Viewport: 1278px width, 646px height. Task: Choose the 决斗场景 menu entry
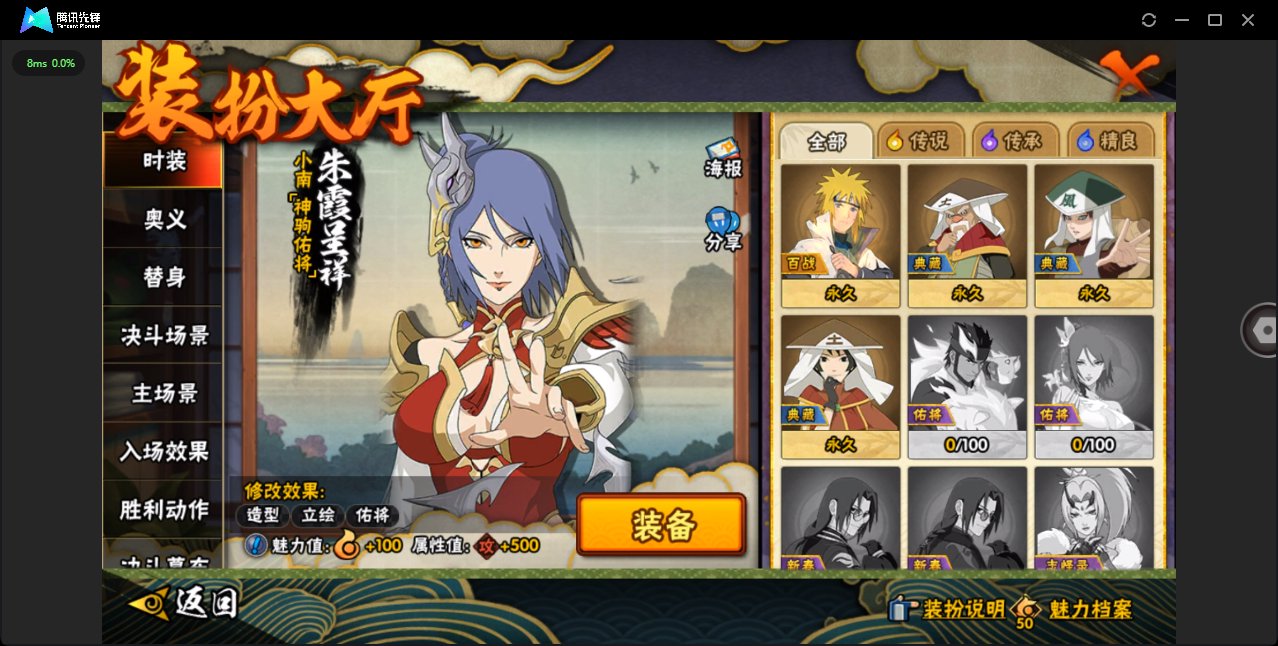(163, 335)
